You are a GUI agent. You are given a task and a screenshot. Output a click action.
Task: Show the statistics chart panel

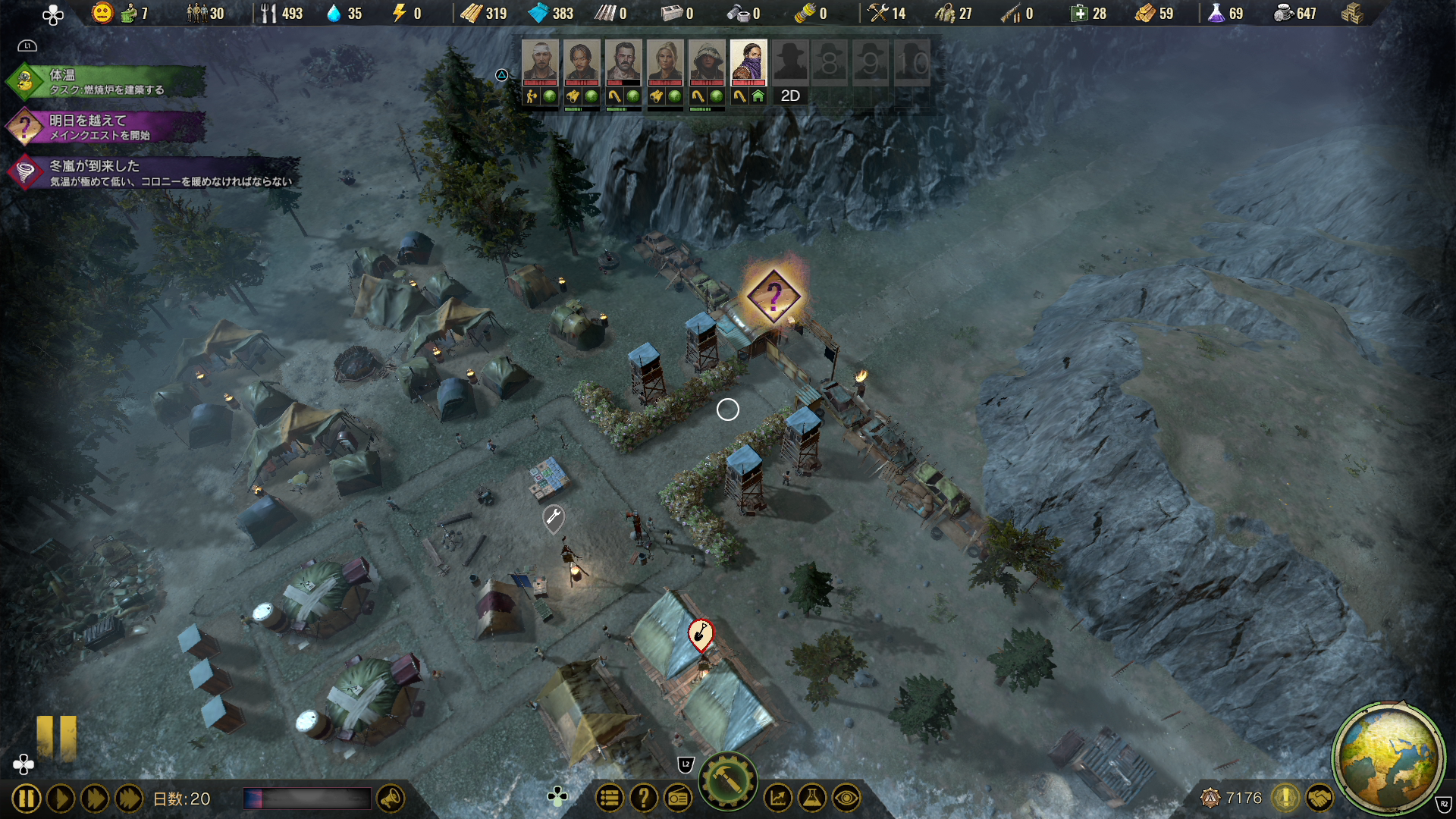click(x=778, y=798)
